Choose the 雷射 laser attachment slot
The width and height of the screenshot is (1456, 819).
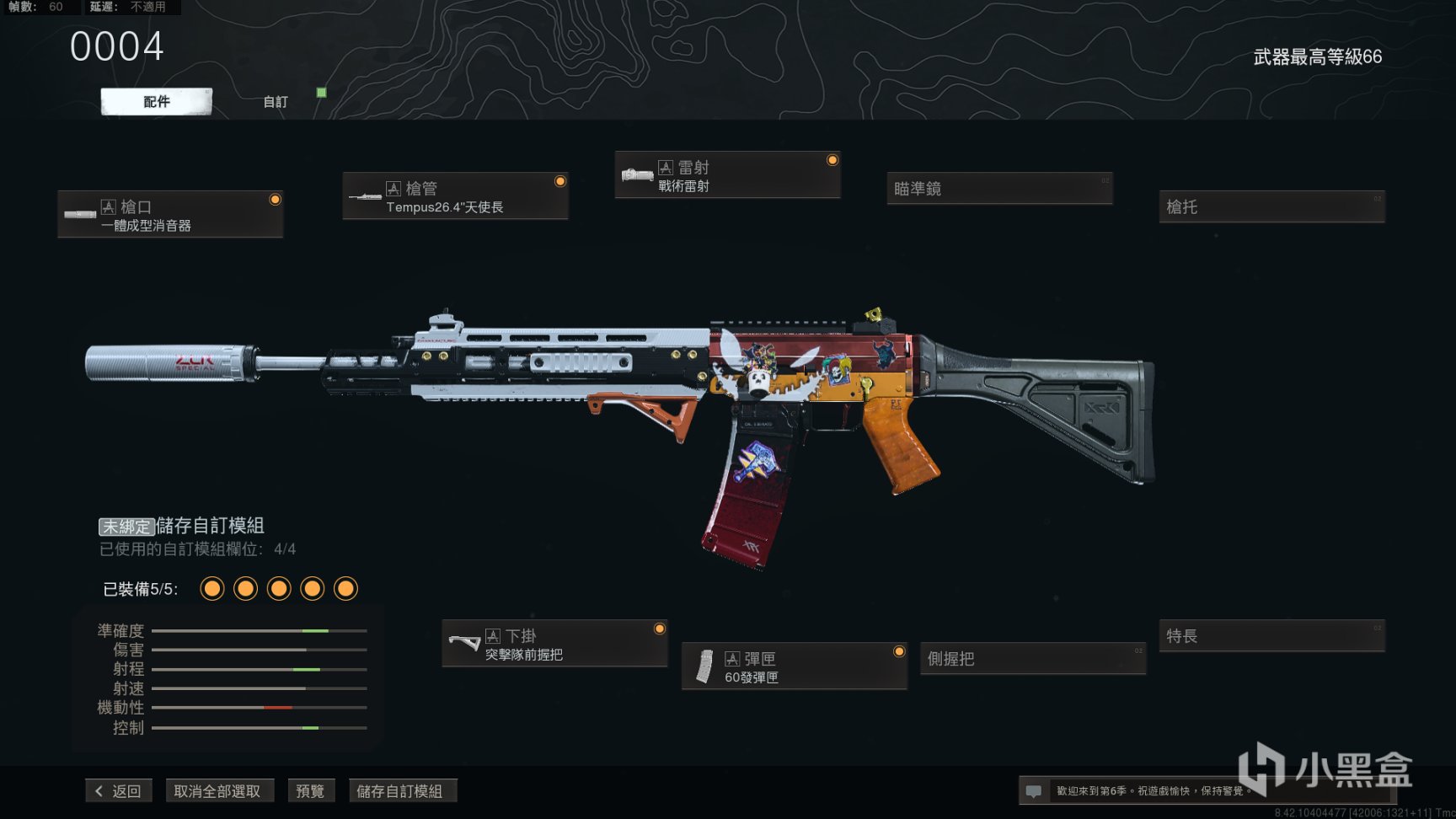(x=727, y=175)
